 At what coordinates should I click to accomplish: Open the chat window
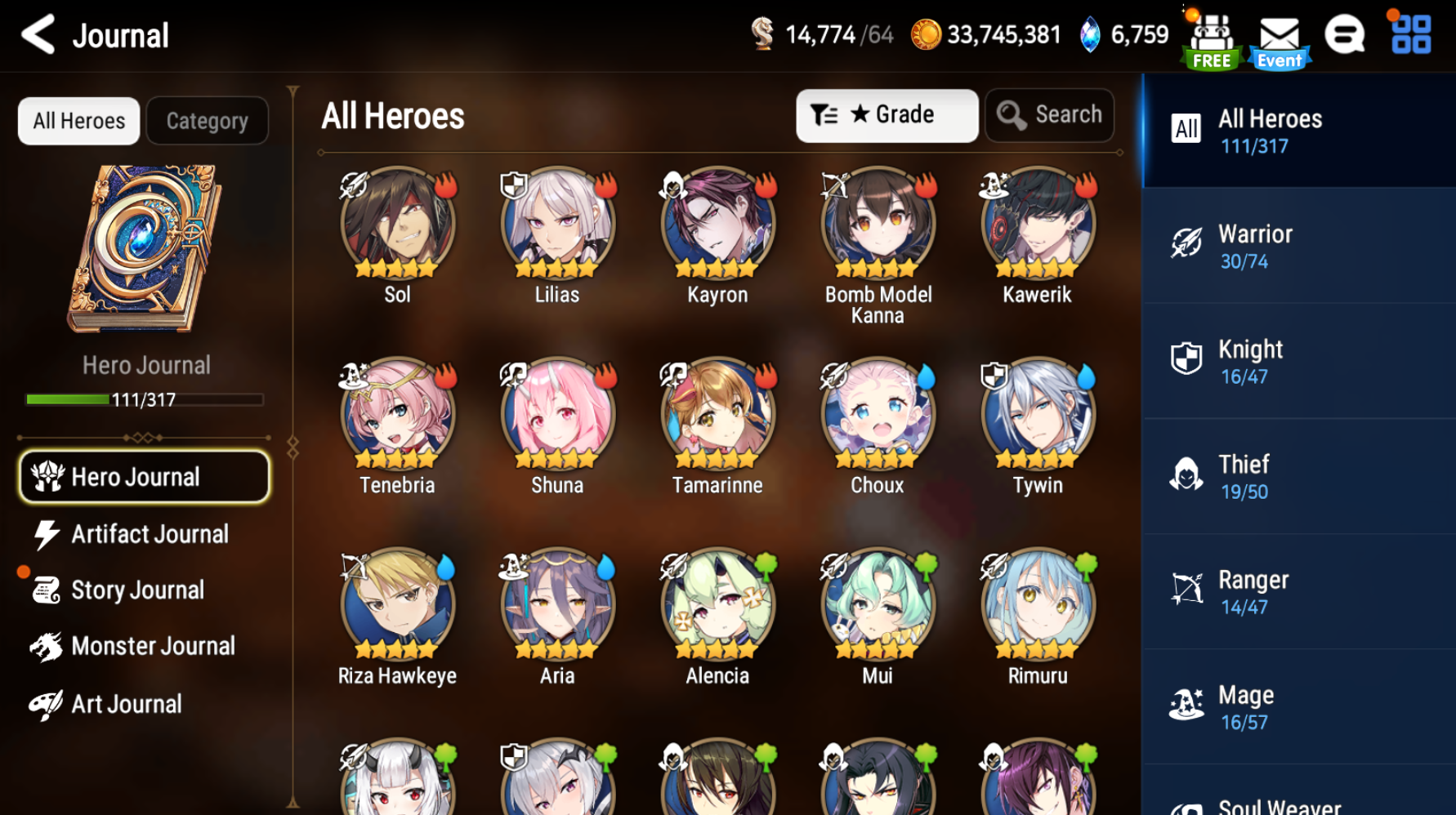(1346, 34)
